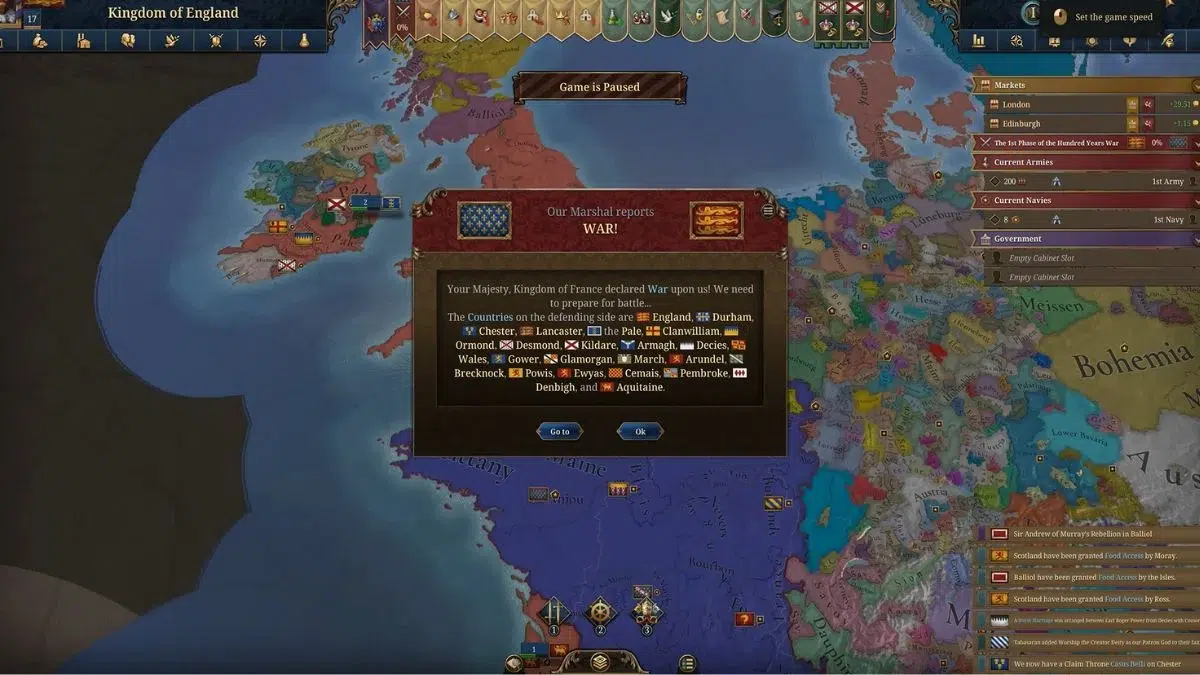The height and width of the screenshot is (675, 1200).
Task: Select the London market row
Action: click(1060, 104)
